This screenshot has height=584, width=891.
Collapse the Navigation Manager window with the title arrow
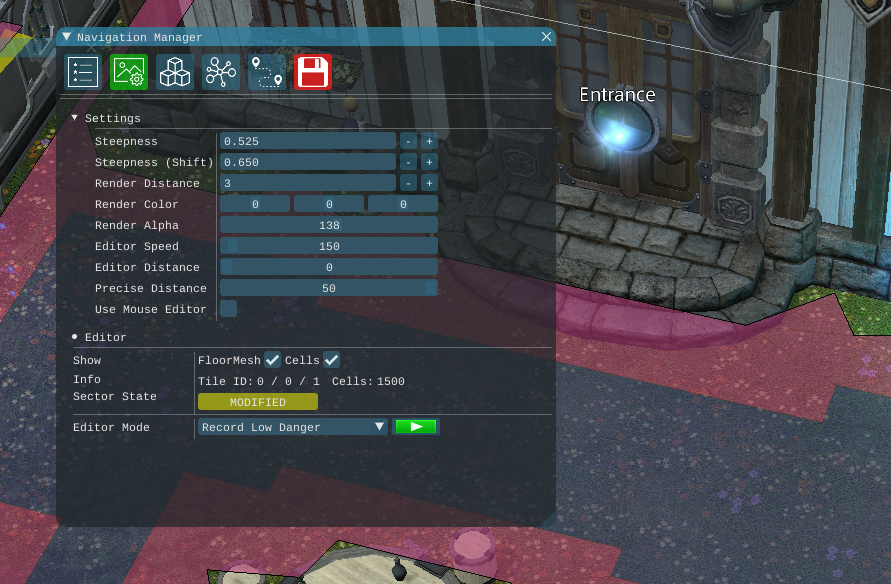pyautogui.click(x=66, y=37)
